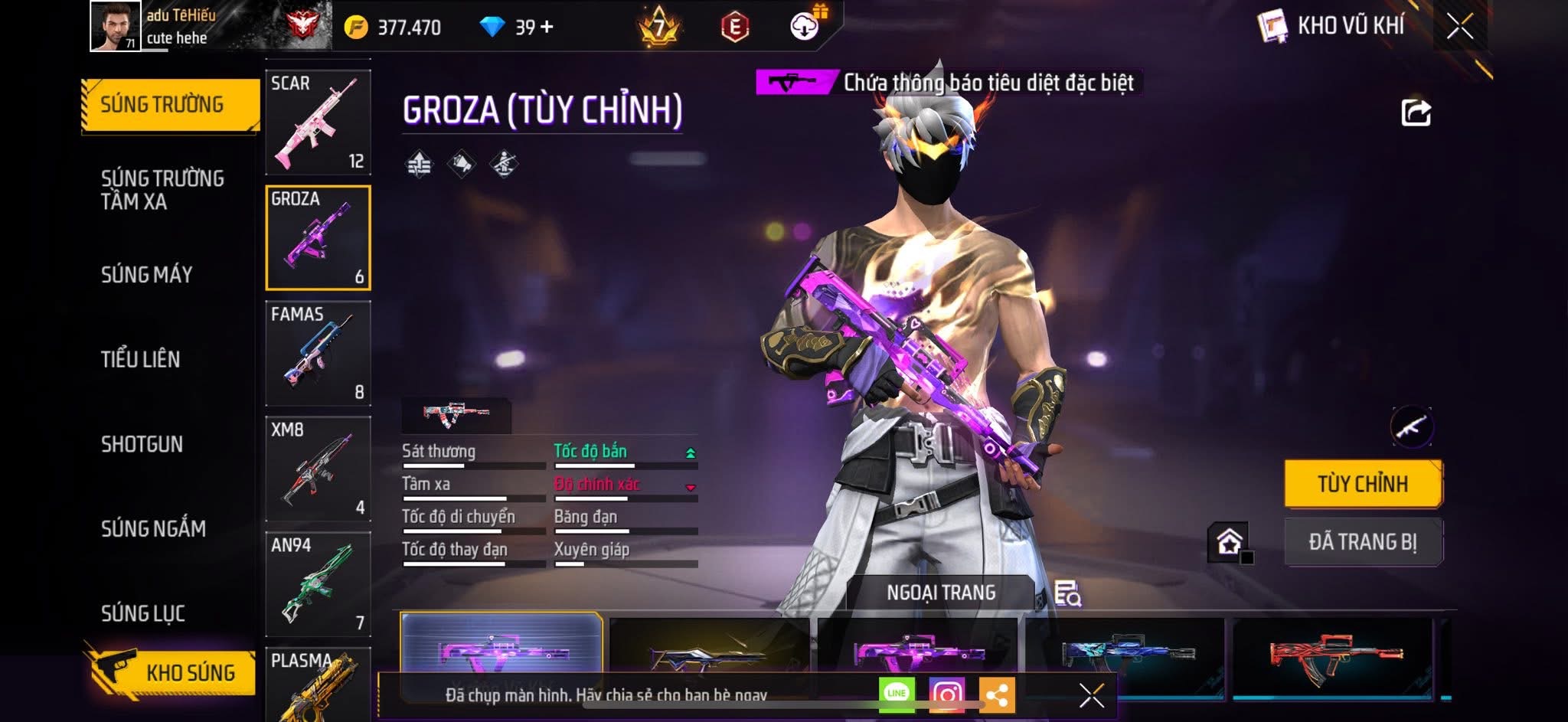Add diamonds with the plus button
Screen dimensions: 1568x722
(x=547, y=28)
